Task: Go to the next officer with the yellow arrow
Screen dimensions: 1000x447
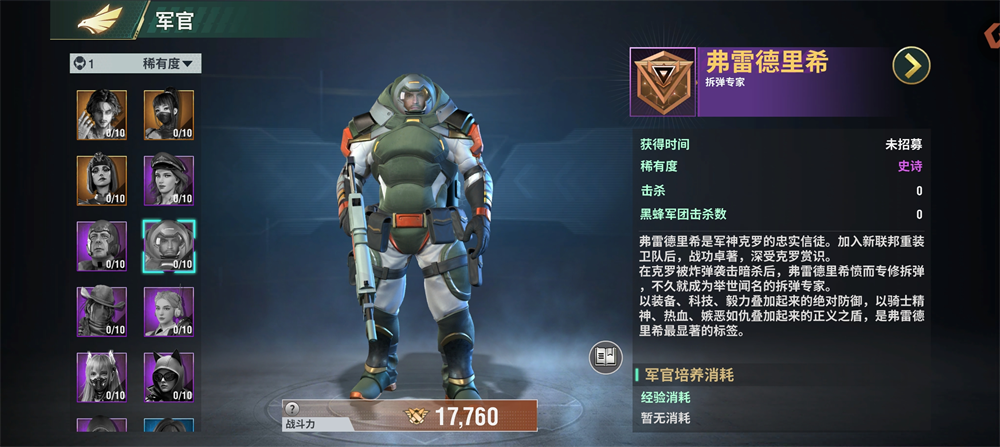Action: [x=911, y=66]
